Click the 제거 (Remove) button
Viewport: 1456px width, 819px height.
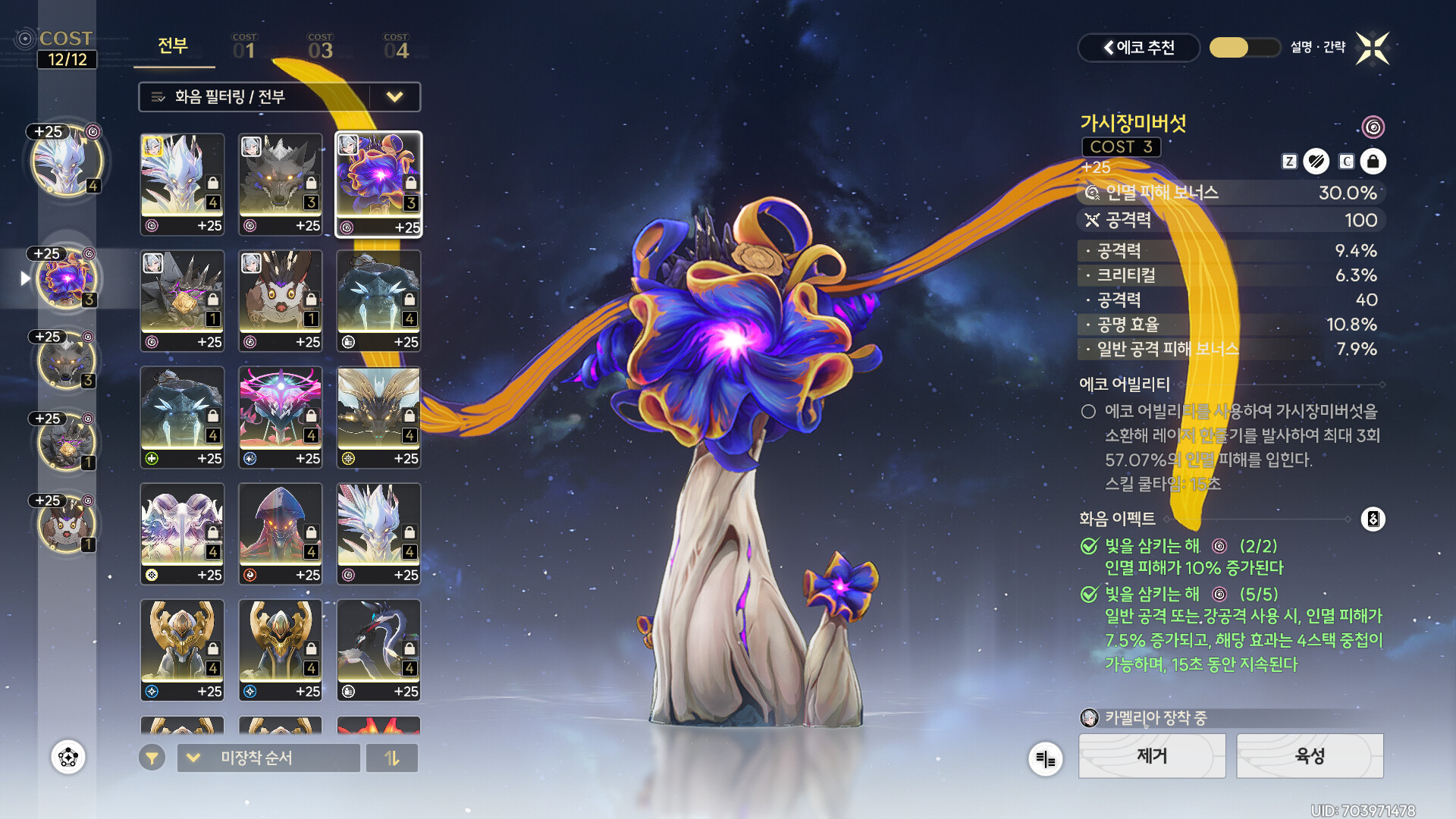[1152, 756]
